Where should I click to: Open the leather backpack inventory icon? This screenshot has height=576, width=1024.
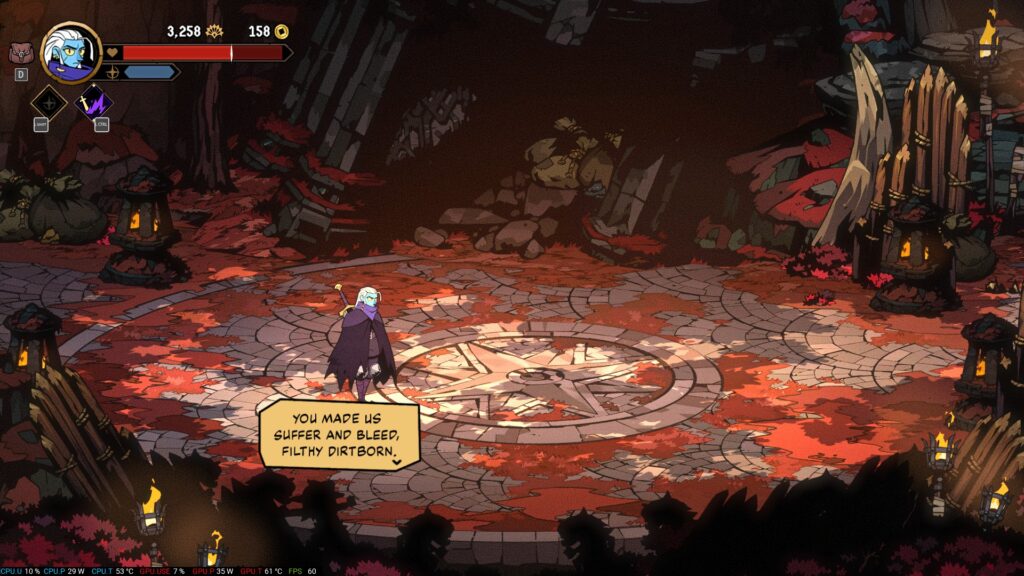click(x=20, y=53)
